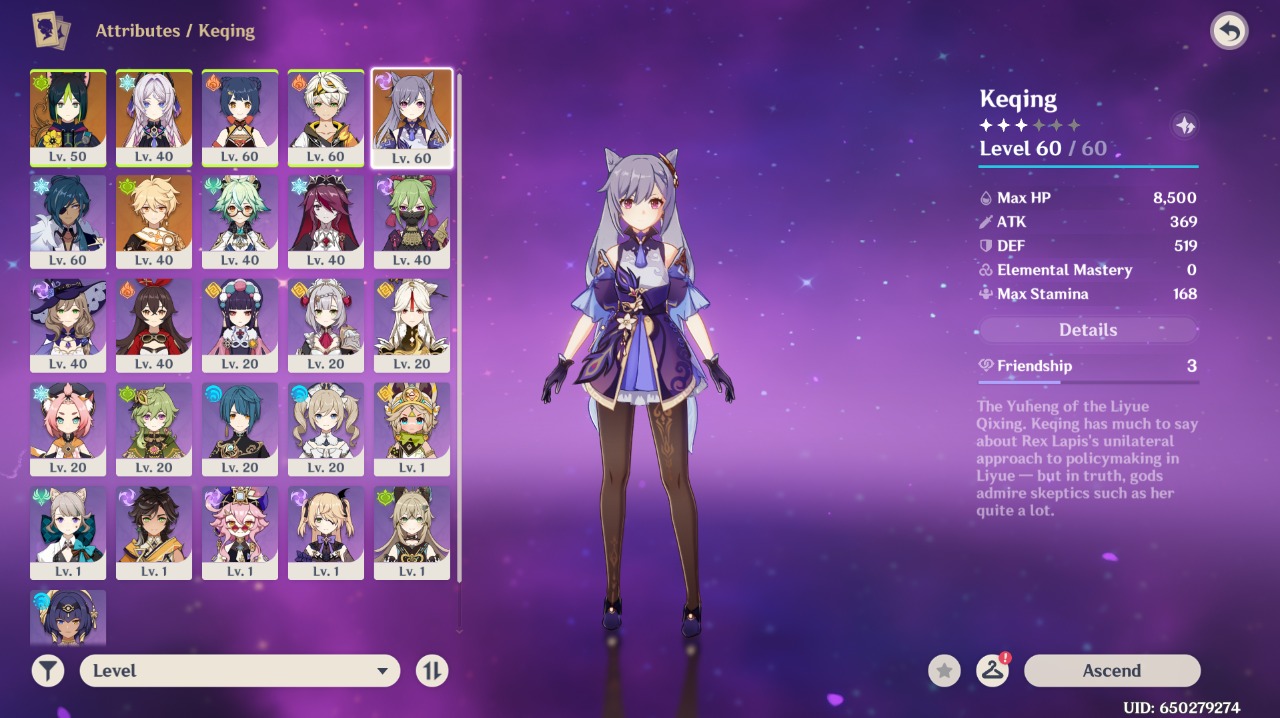Image resolution: width=1280 pixels, height=718 pixels.
Task: Choose Lisa with the purple witch hat
Action: [x=68, y=318]
